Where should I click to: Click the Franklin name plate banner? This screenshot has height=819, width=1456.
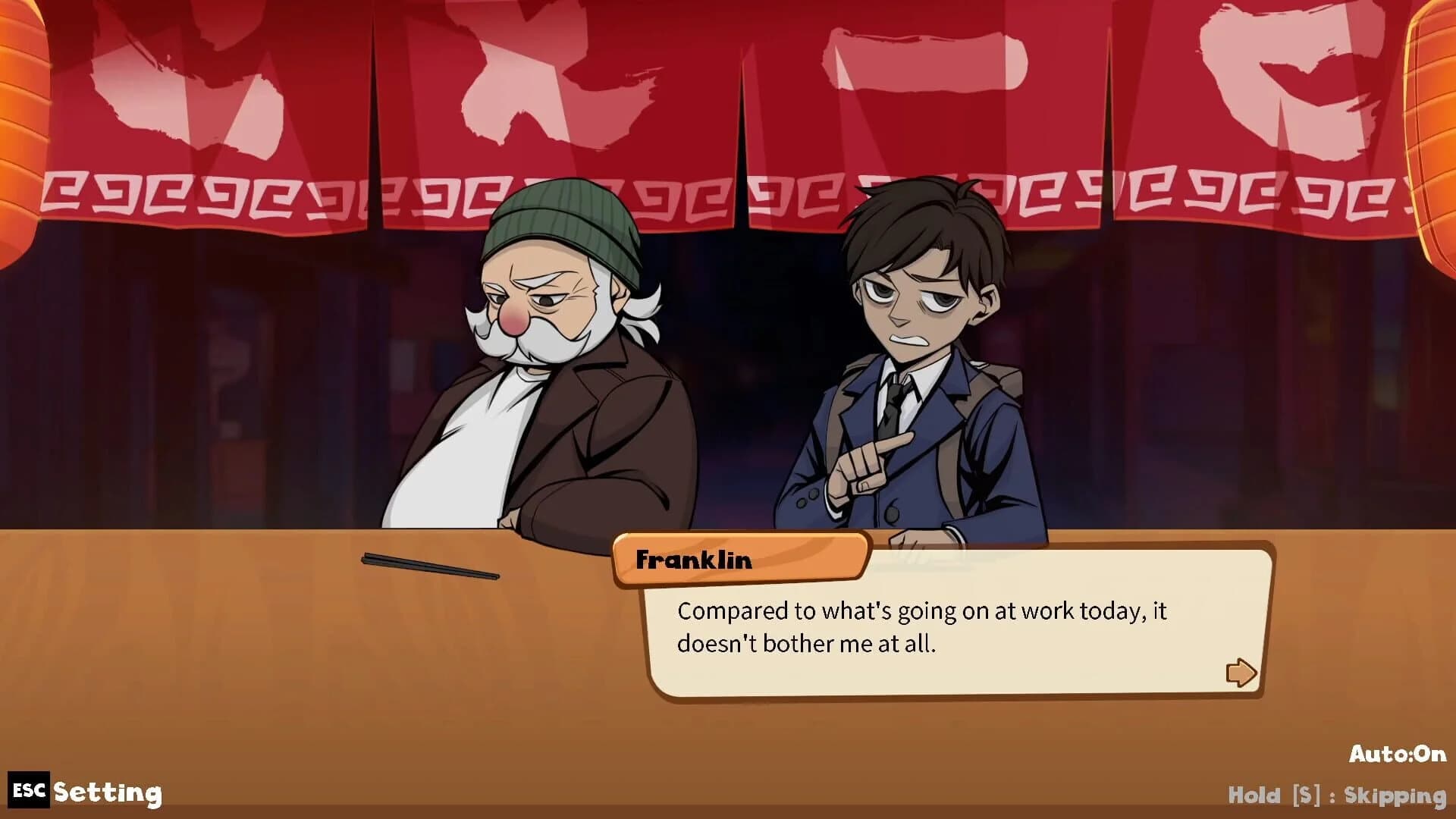739,561
